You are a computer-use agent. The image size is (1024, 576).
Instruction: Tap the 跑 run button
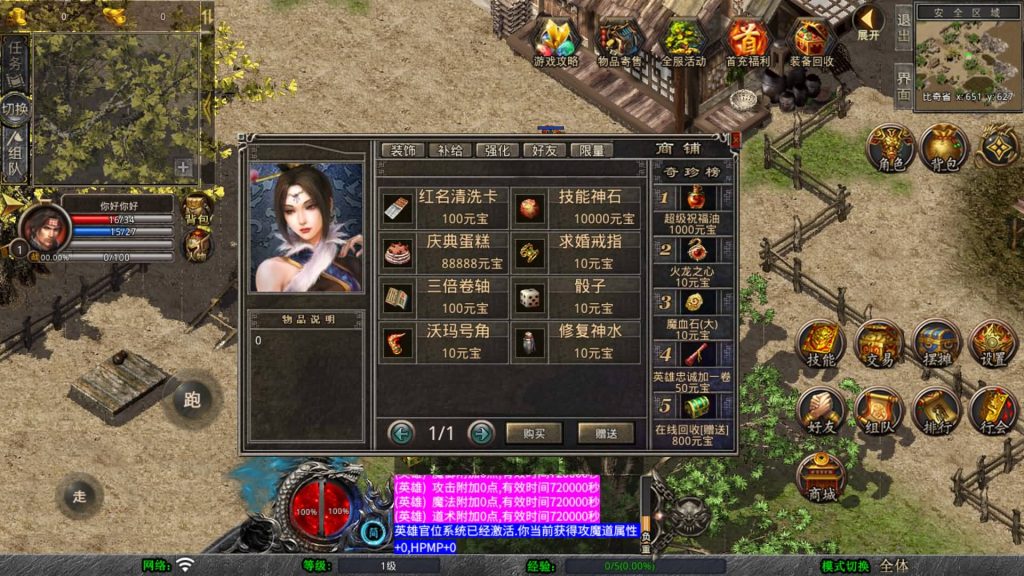tap(193, 400)
